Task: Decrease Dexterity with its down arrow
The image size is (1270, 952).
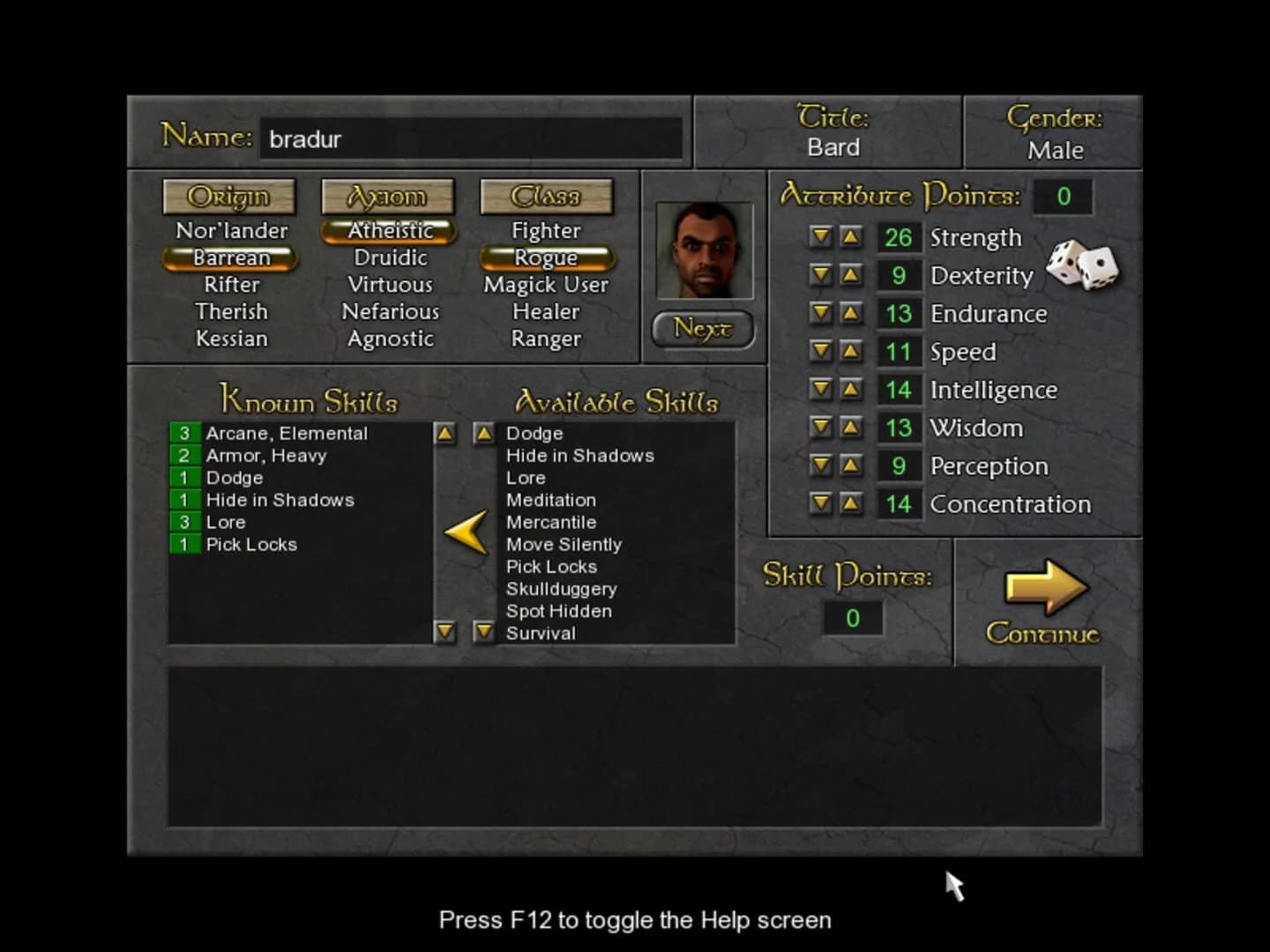Action: (820, 276)
